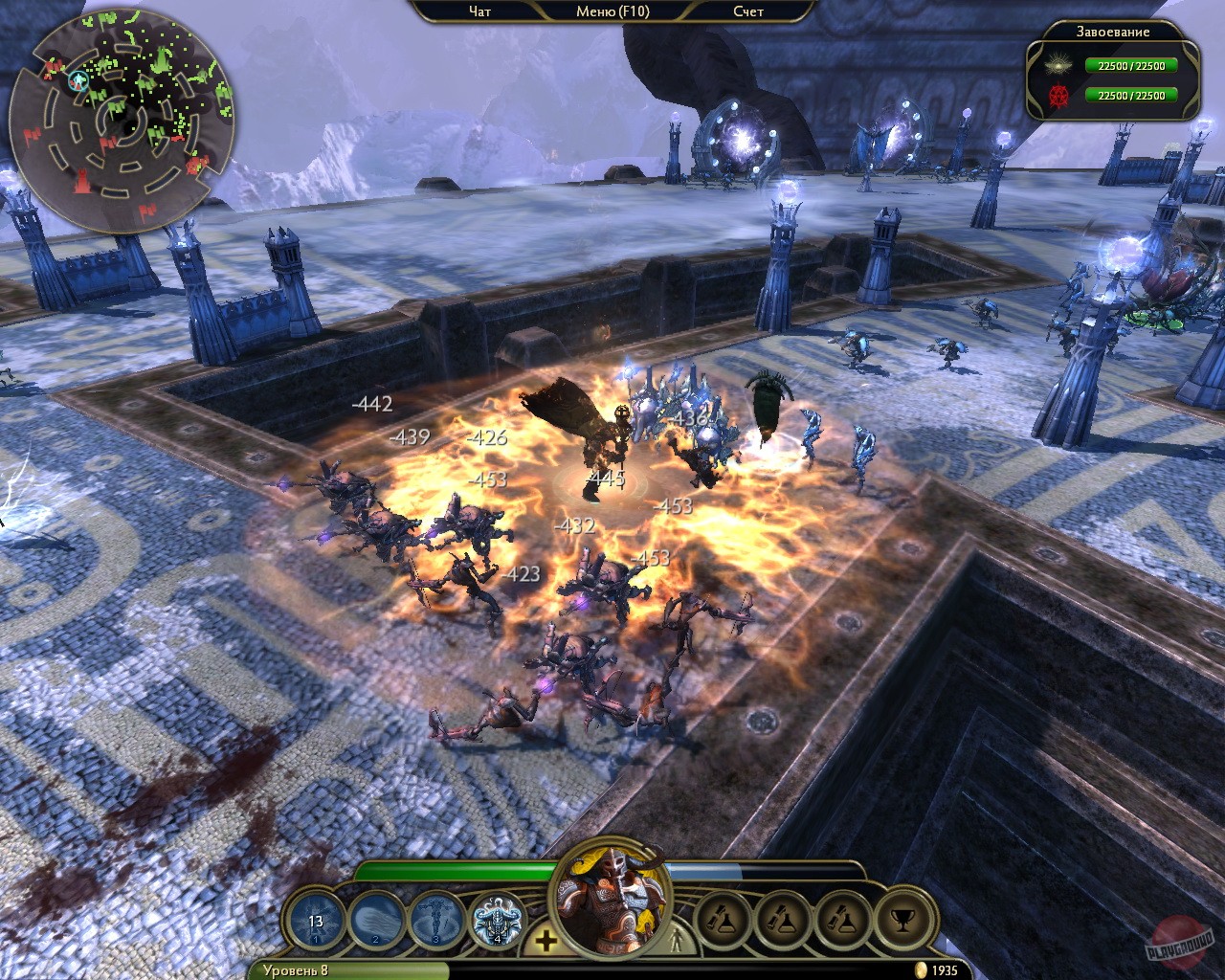
Task: Open the Чат chat panel
Action: [479, 11]
